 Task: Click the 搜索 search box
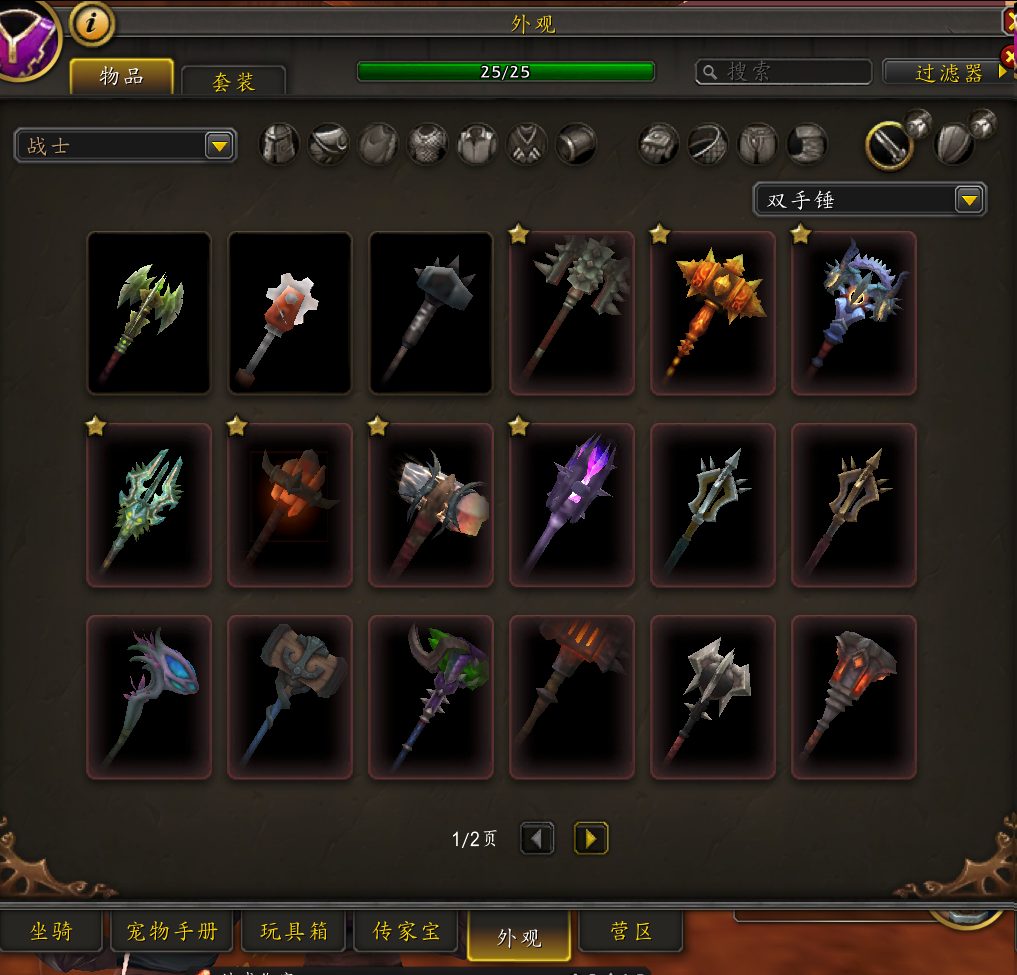pyautogui.click(x=784, y=72)
